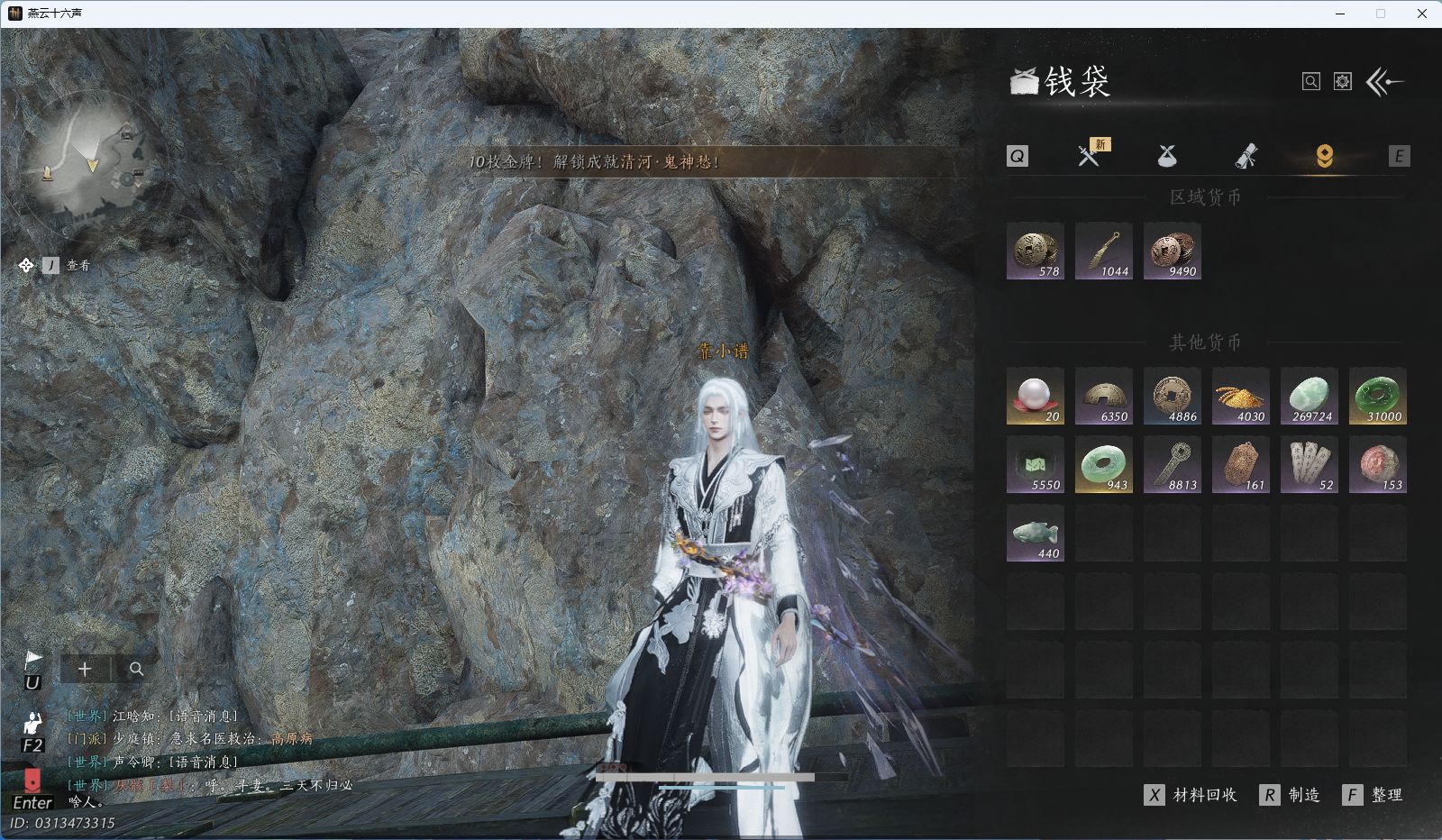
Task: Switch to the scroll tab
Action: tap(1246, 157)
